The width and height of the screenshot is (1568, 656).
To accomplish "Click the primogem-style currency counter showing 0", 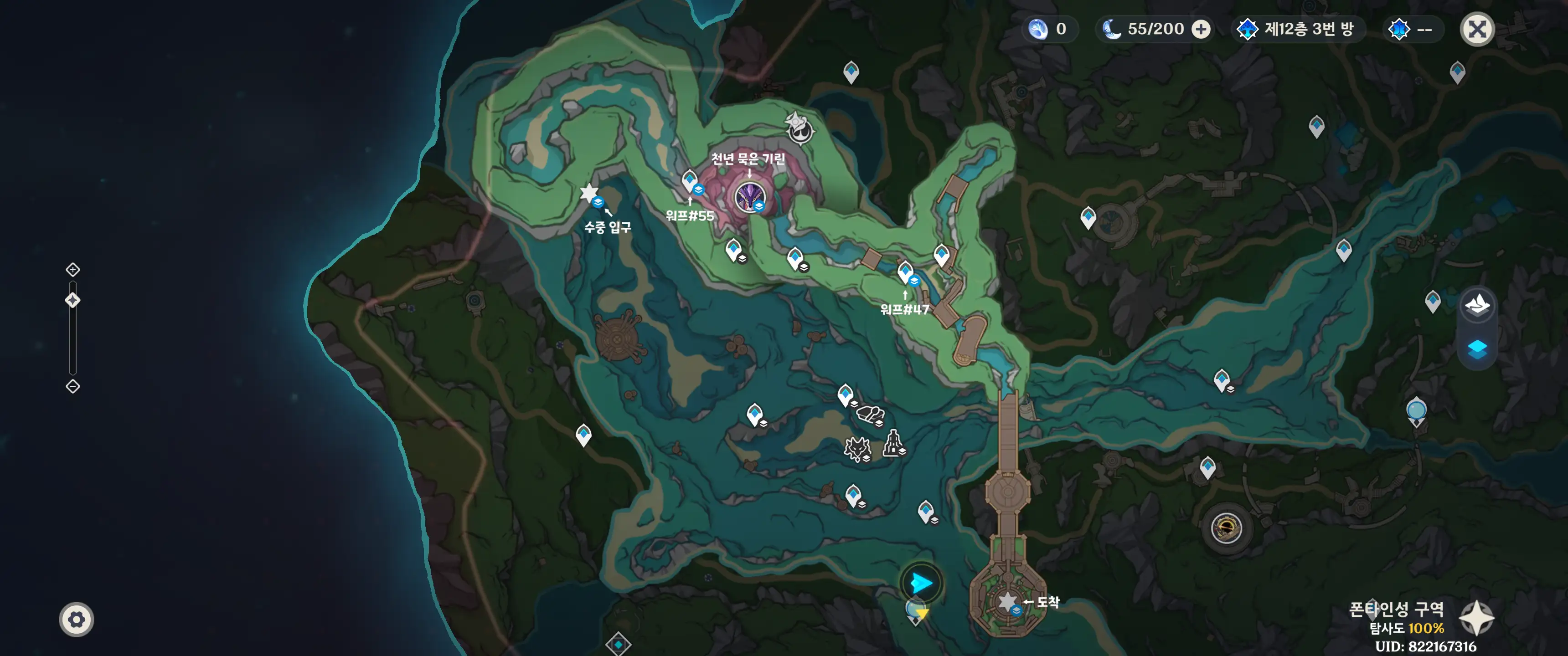I will coord(1049,29).
